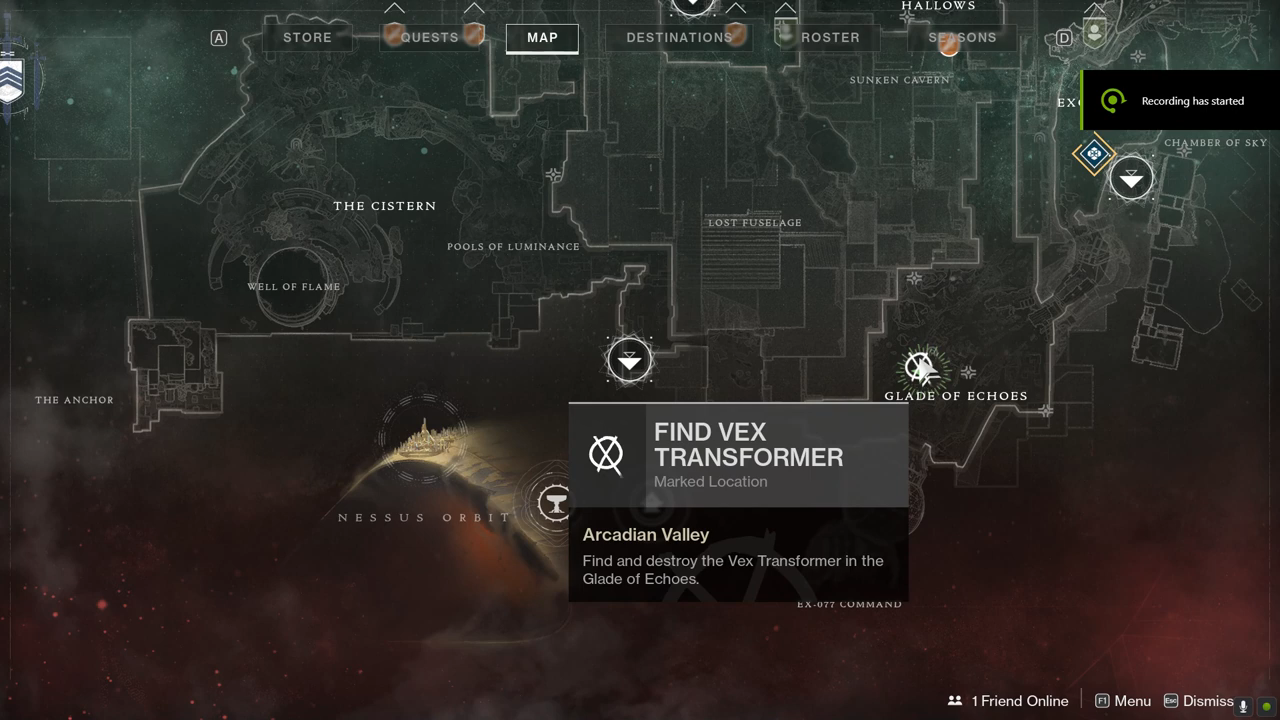Dismiss the map tooltip
Image resolution: width=1280 pixels, height=720 pixels.
1198,701
